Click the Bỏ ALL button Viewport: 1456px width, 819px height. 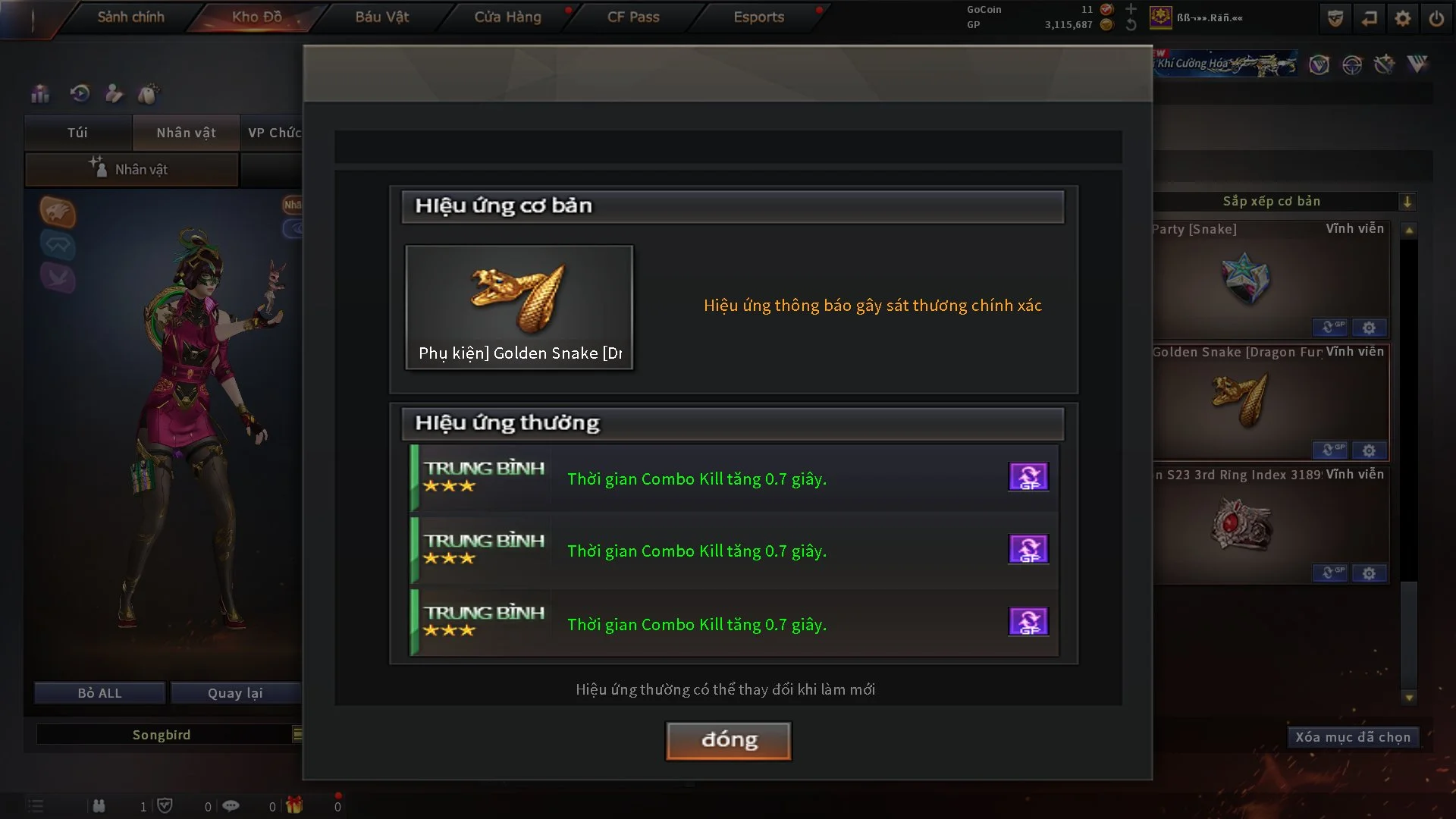[x=99, y=693]
